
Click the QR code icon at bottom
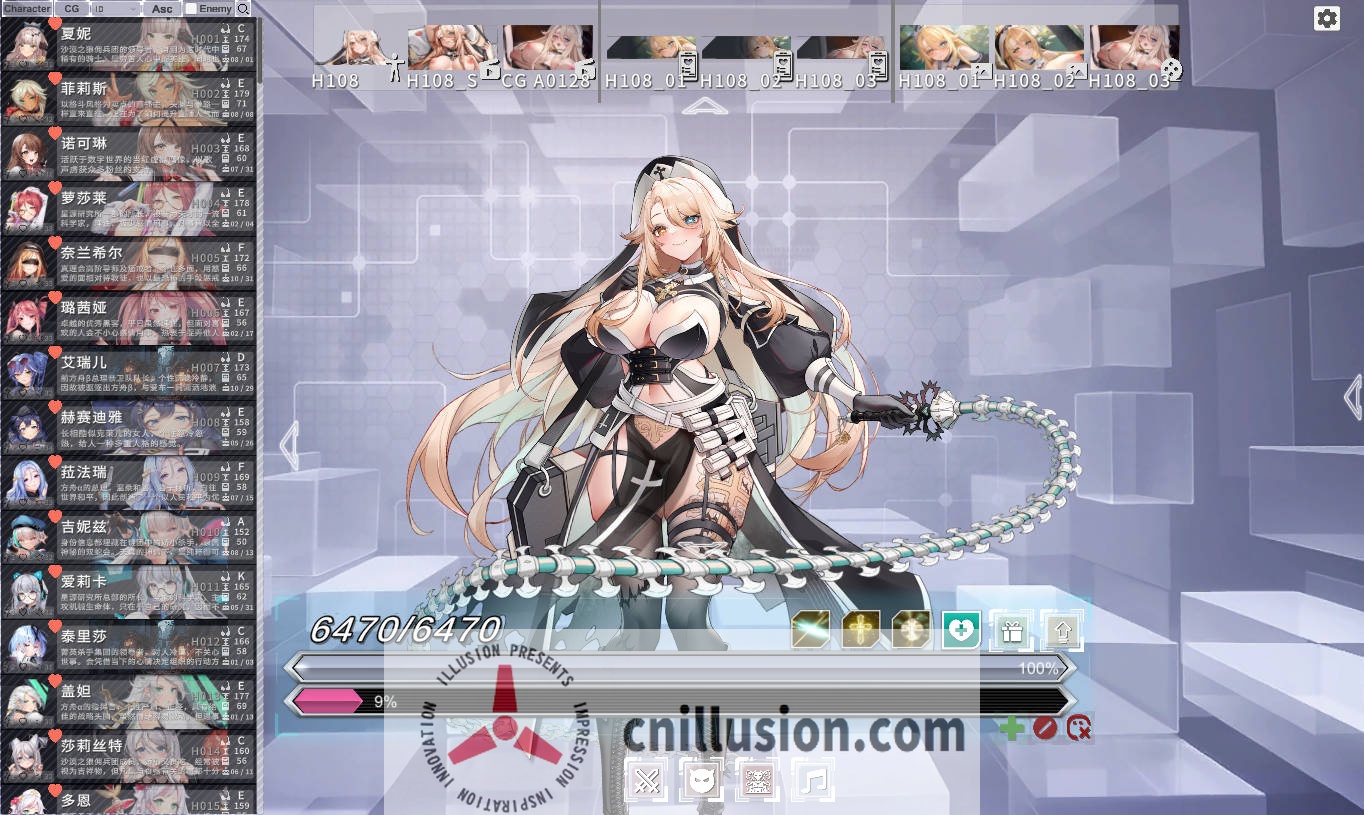coord(757,778)
